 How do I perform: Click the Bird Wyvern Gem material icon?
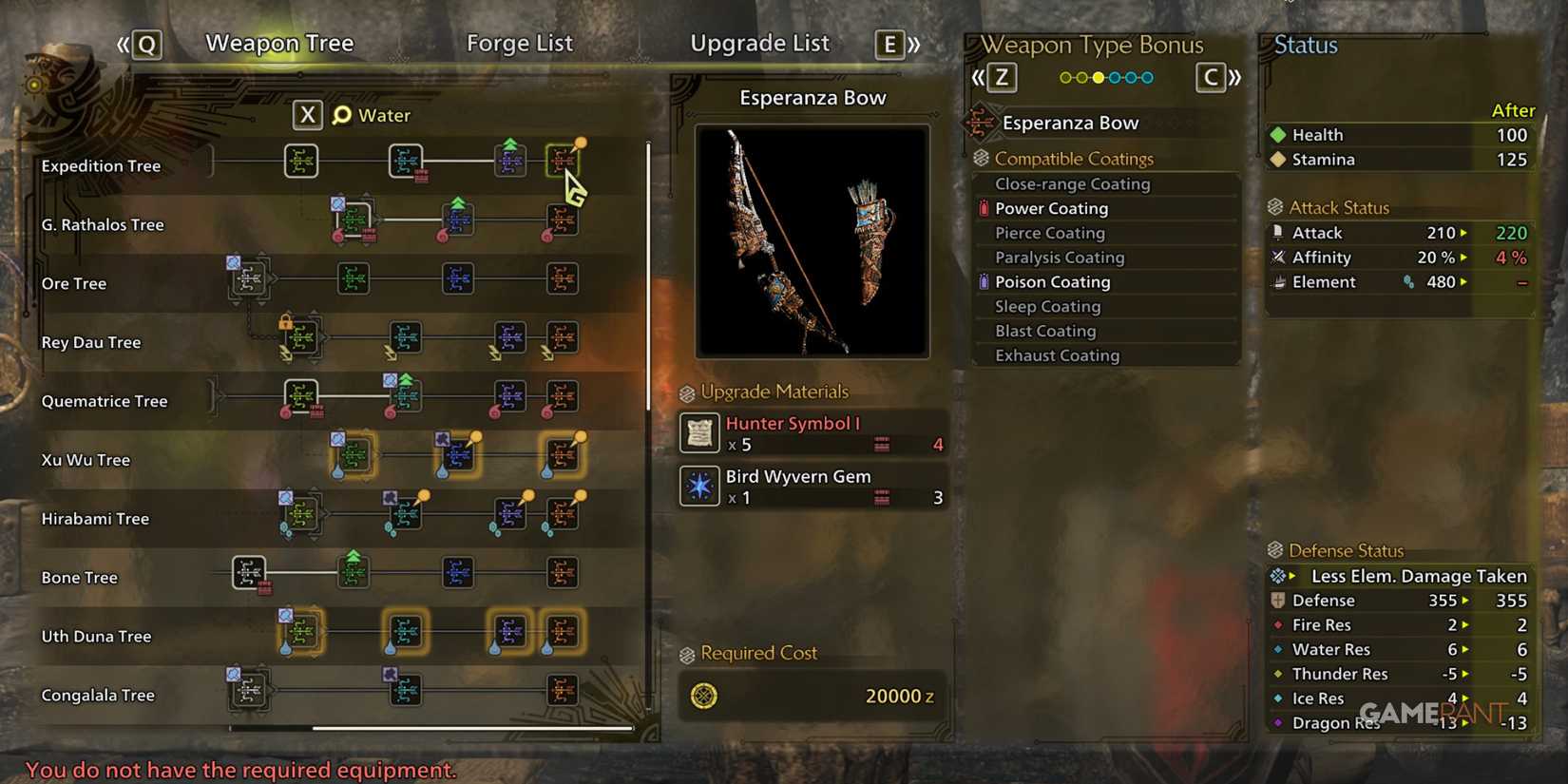coord(698,487)
